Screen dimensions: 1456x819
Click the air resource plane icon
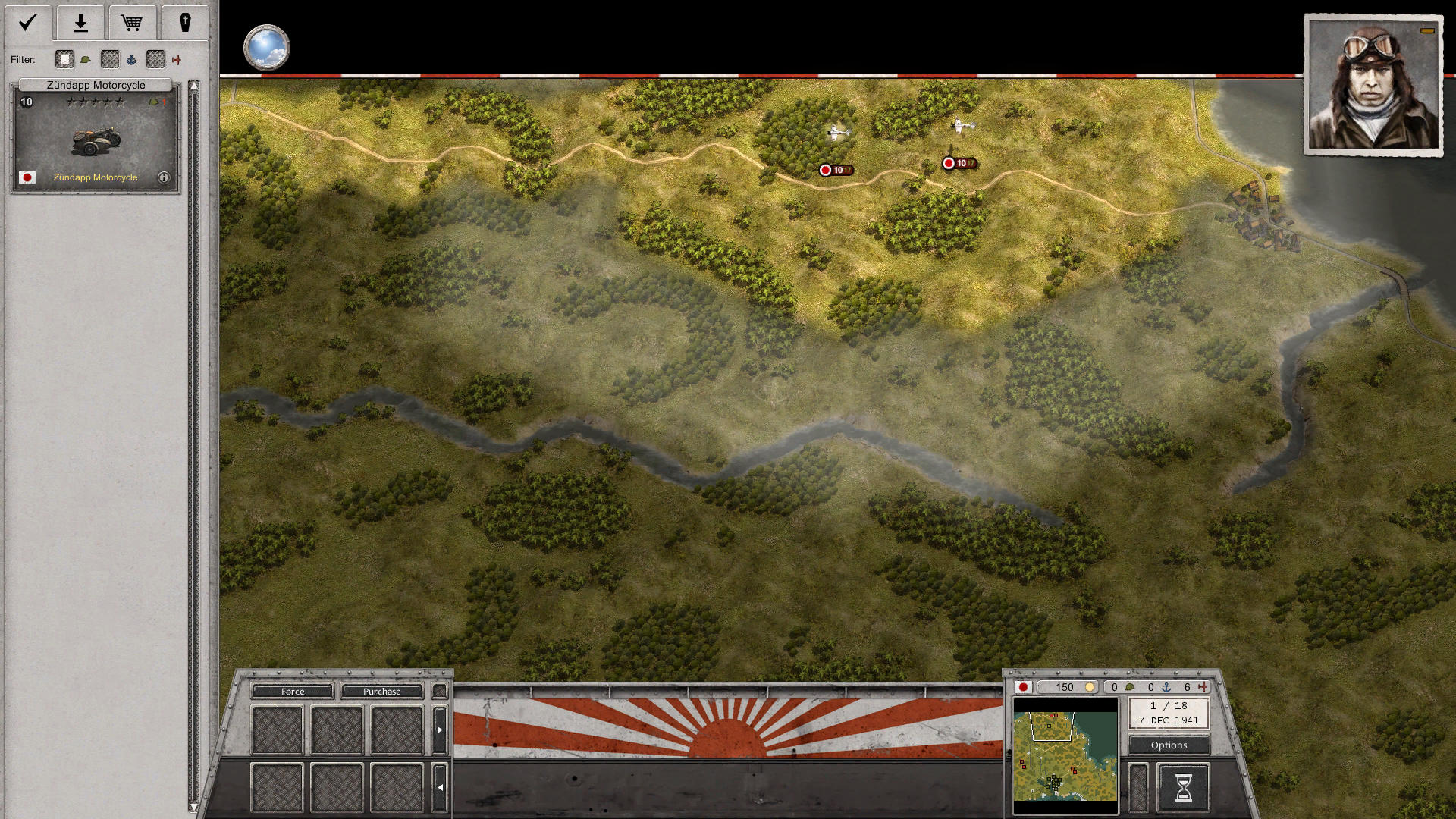tap(1202, 687)
